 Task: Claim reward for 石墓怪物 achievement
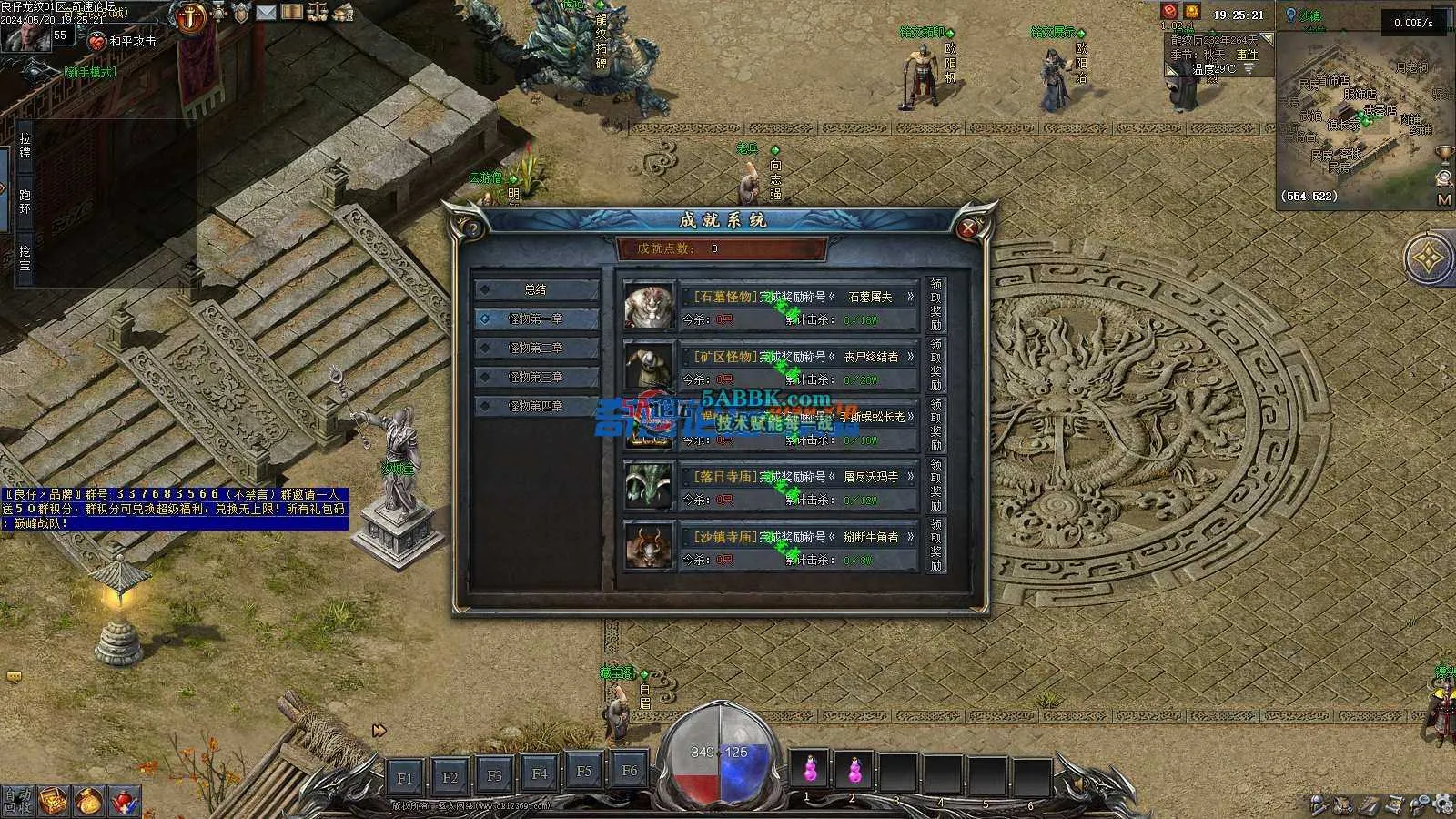tap(935, 305)
